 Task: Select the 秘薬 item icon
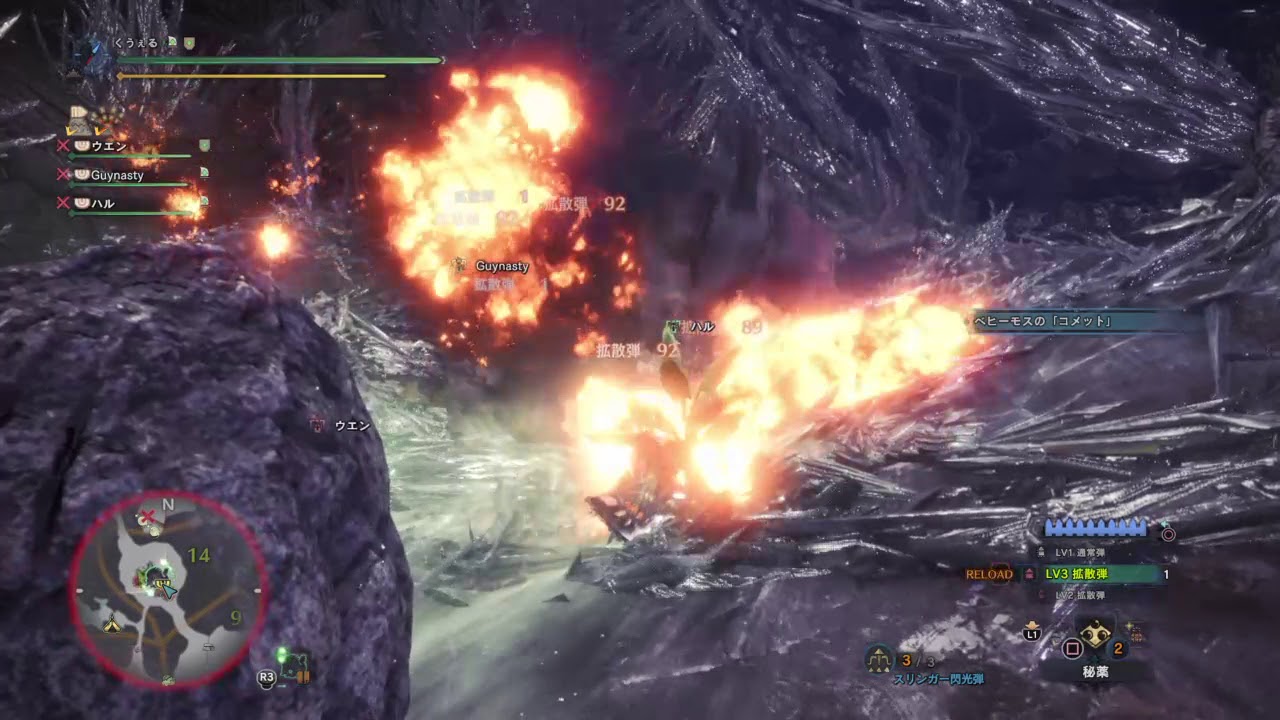point(1095,632)
